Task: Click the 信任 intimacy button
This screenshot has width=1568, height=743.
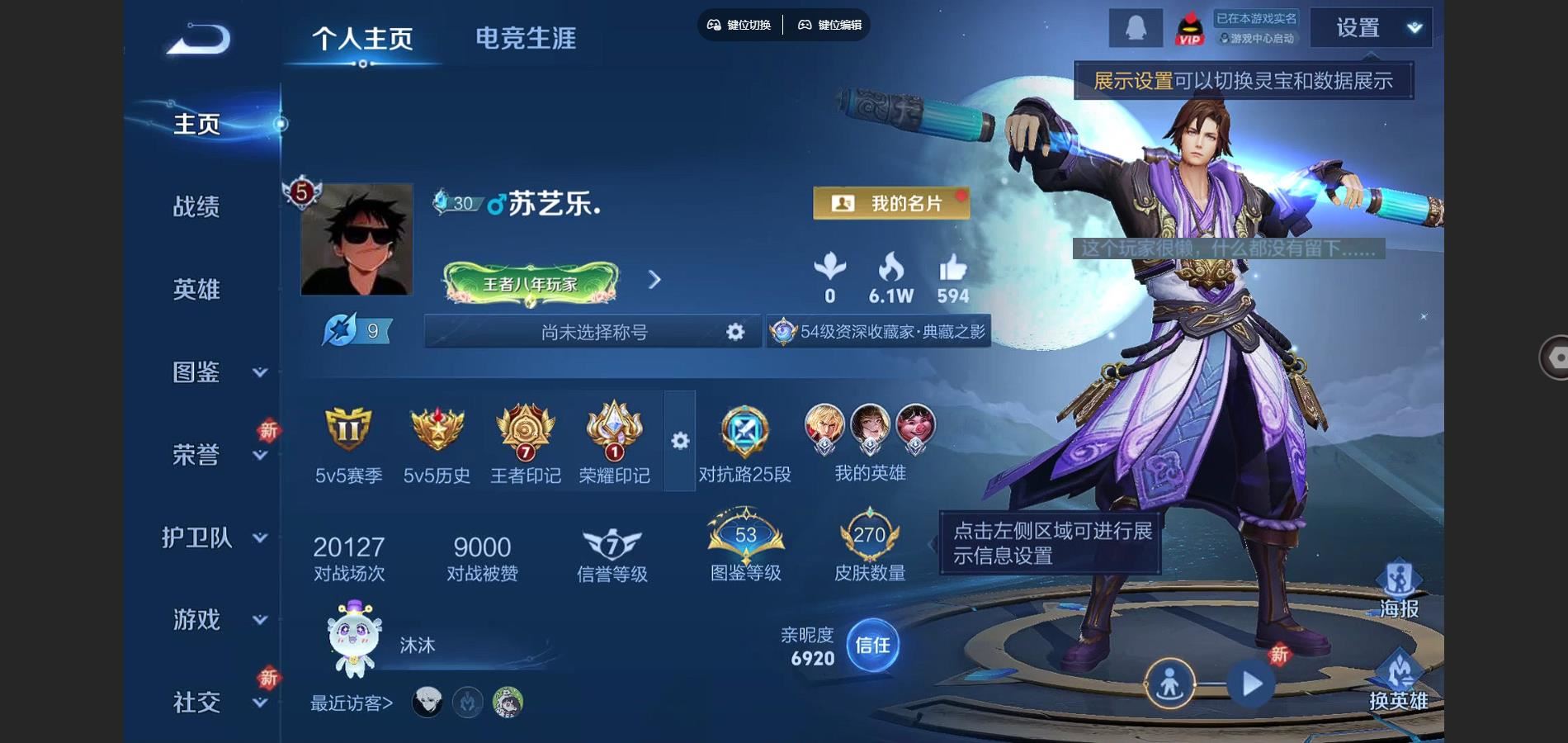Action: [872, 645]
